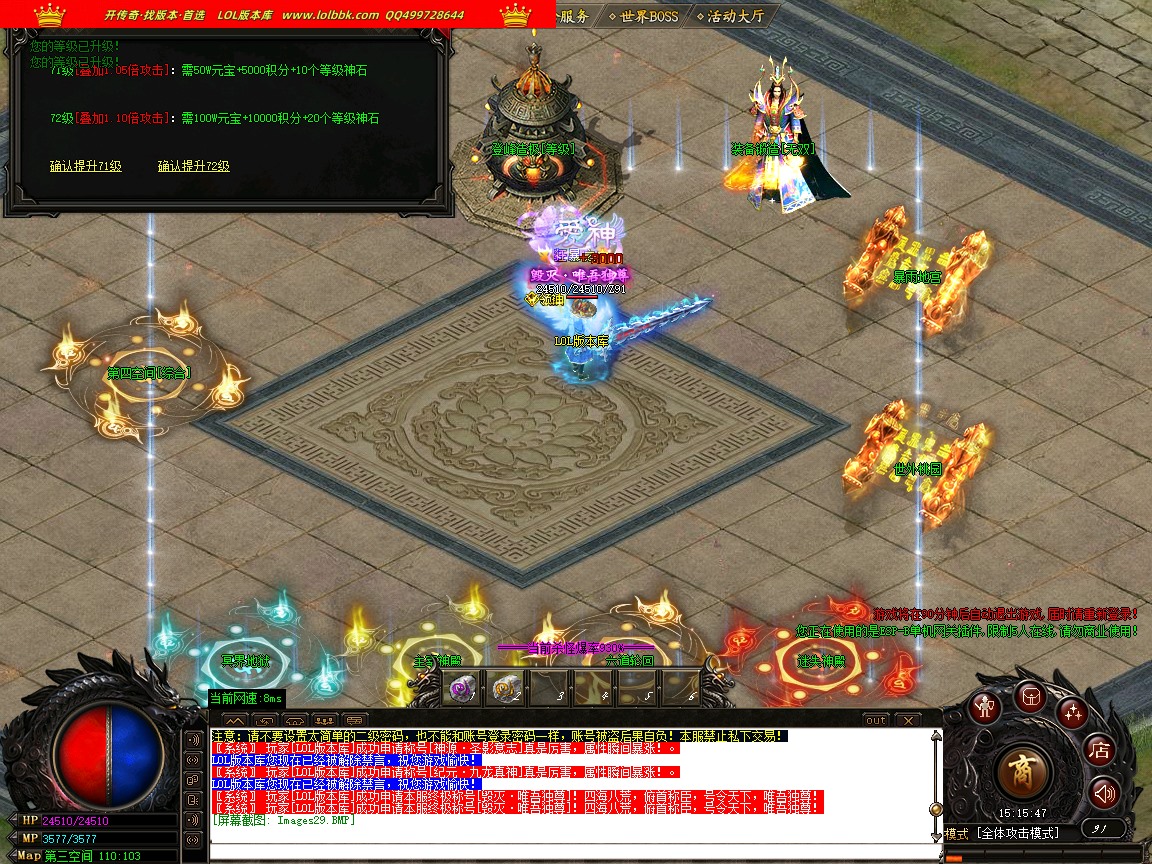Toggle the sound speaker button
This screenshot has height=864, width=1152.
click(x=1104, y=793)
